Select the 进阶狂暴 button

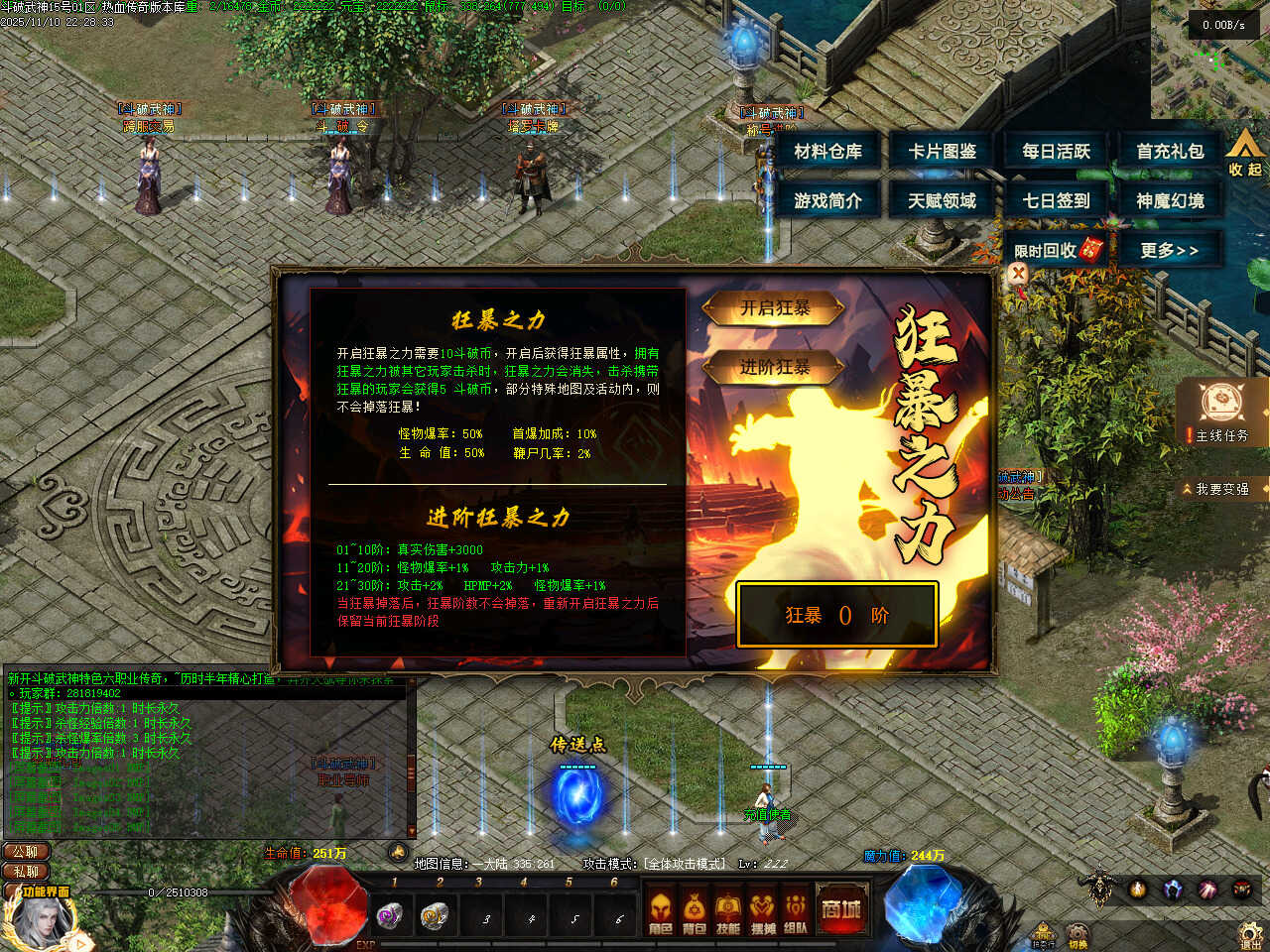pos(774,368)
